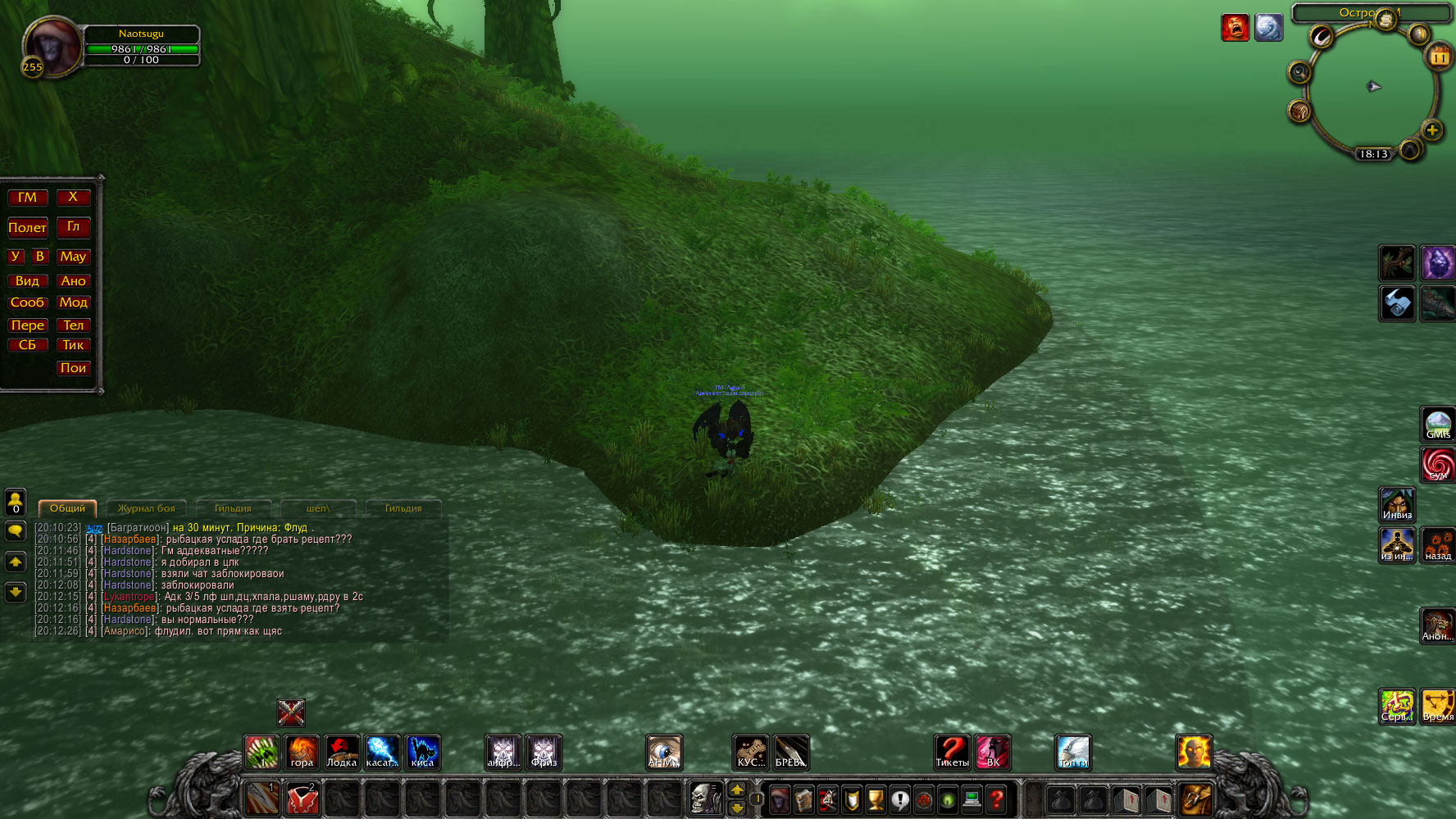Click the Инвиз invisibility icon
The image size is (1456, 819).
(x=1397, y=504)
